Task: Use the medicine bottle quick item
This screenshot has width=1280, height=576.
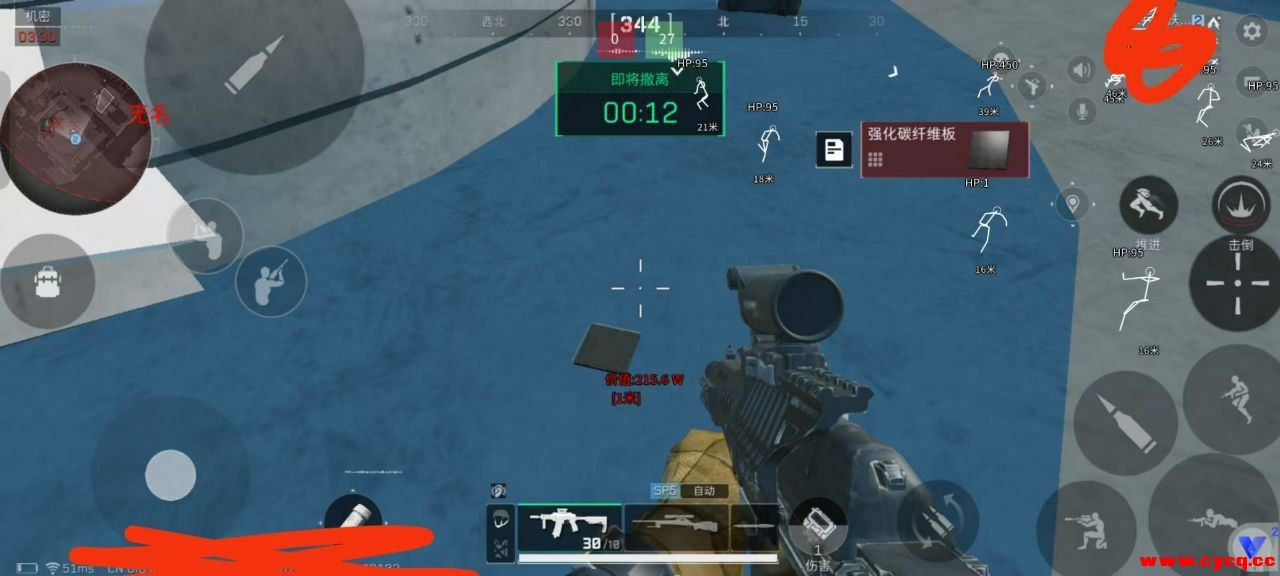Action: (x=353, y=516)
